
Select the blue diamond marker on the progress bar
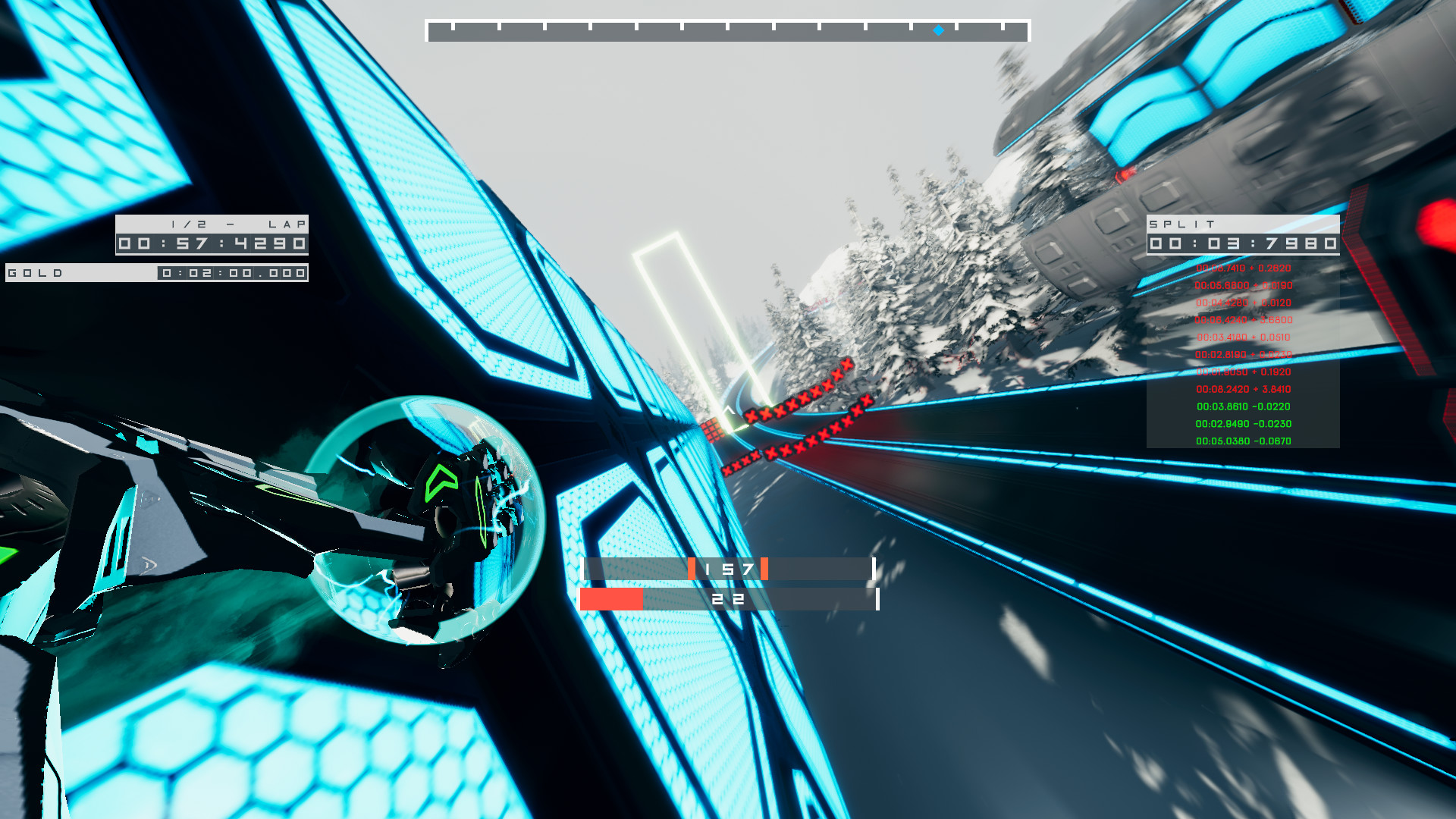(937, 31)
